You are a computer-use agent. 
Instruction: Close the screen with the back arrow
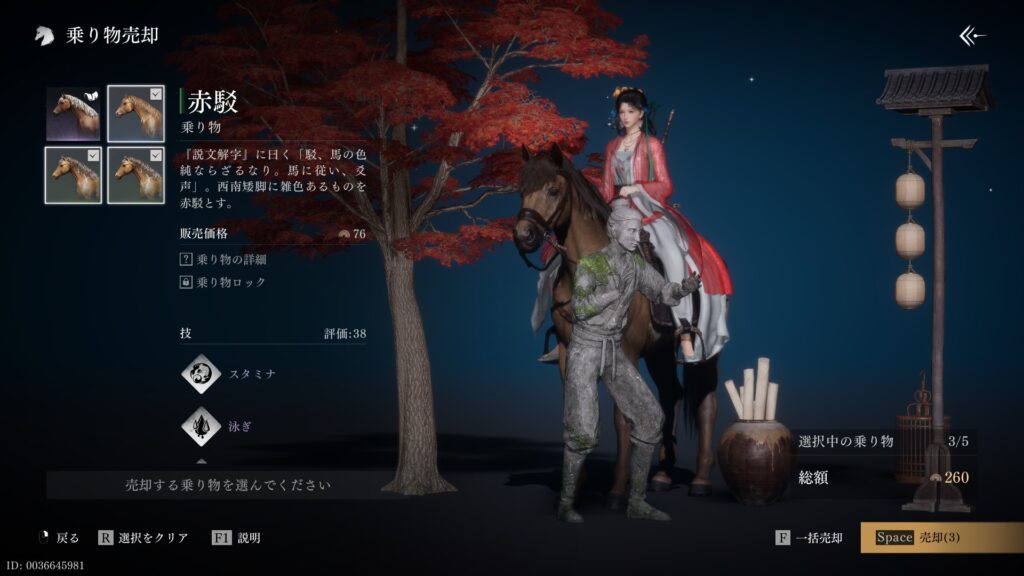(972, 36)
